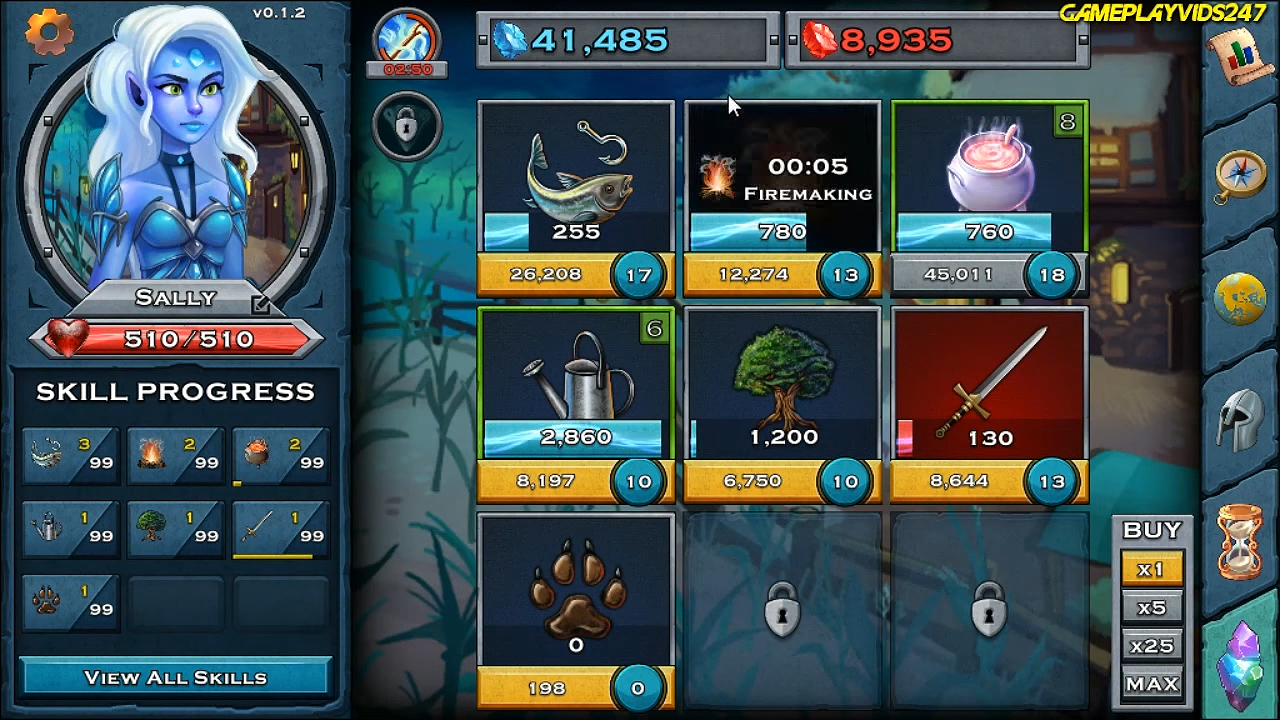Click the View All Skills button
Screen dimensions: 1280x720
click(x=175, y=677)
